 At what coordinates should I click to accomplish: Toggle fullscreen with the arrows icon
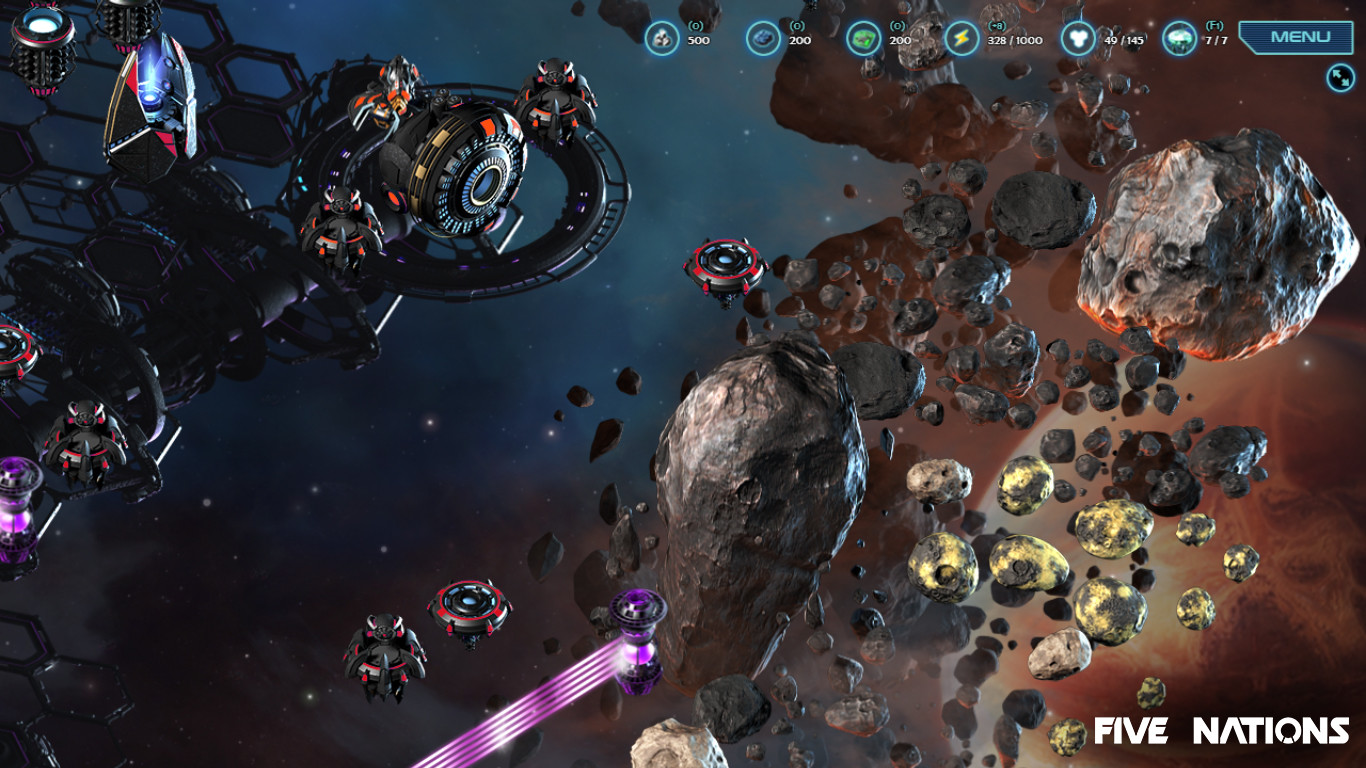click(x=1340, y=77)
